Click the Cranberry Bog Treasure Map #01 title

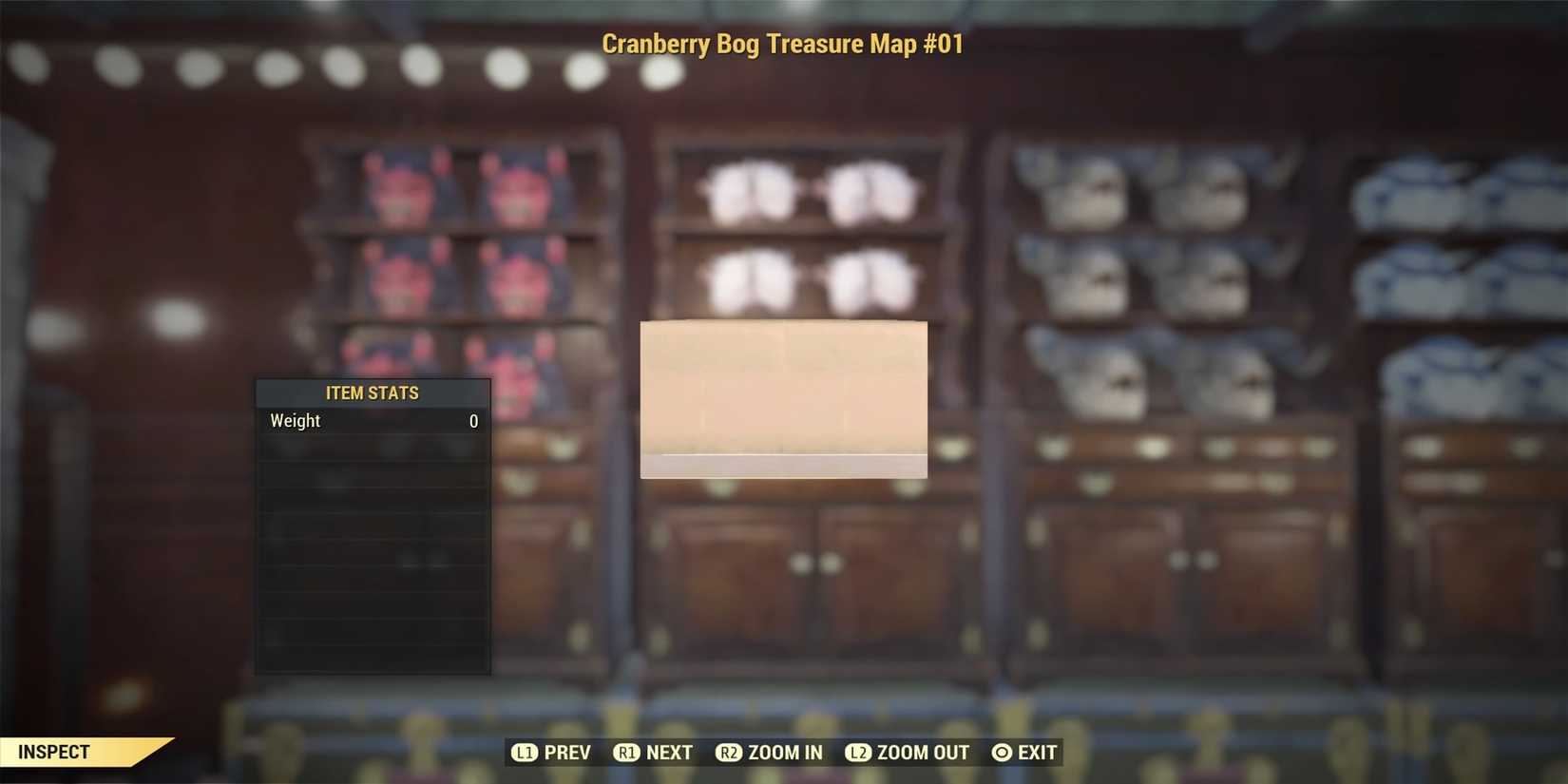click(x=783, y=44)
